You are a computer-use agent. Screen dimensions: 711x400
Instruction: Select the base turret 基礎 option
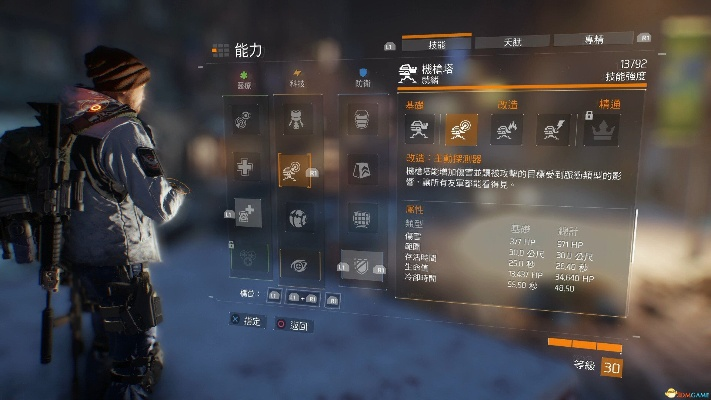(418, 128)
